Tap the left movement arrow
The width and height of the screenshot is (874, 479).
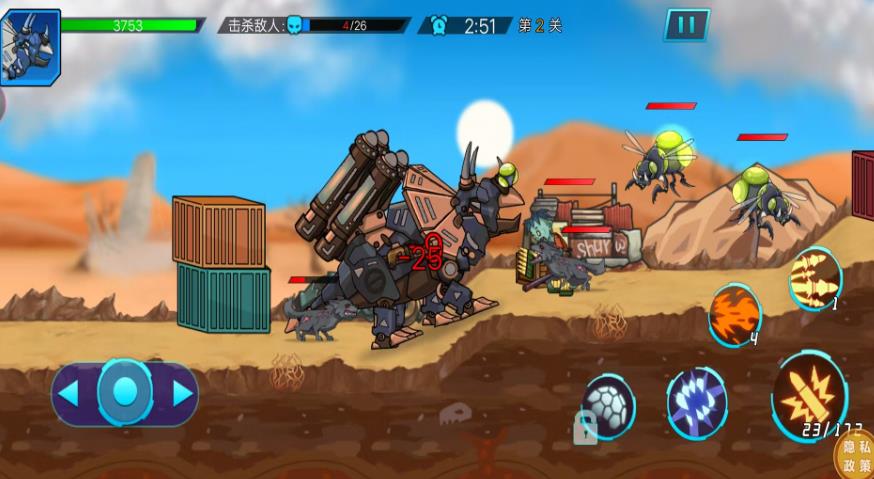pyautogui.click(x=69, y=393)
